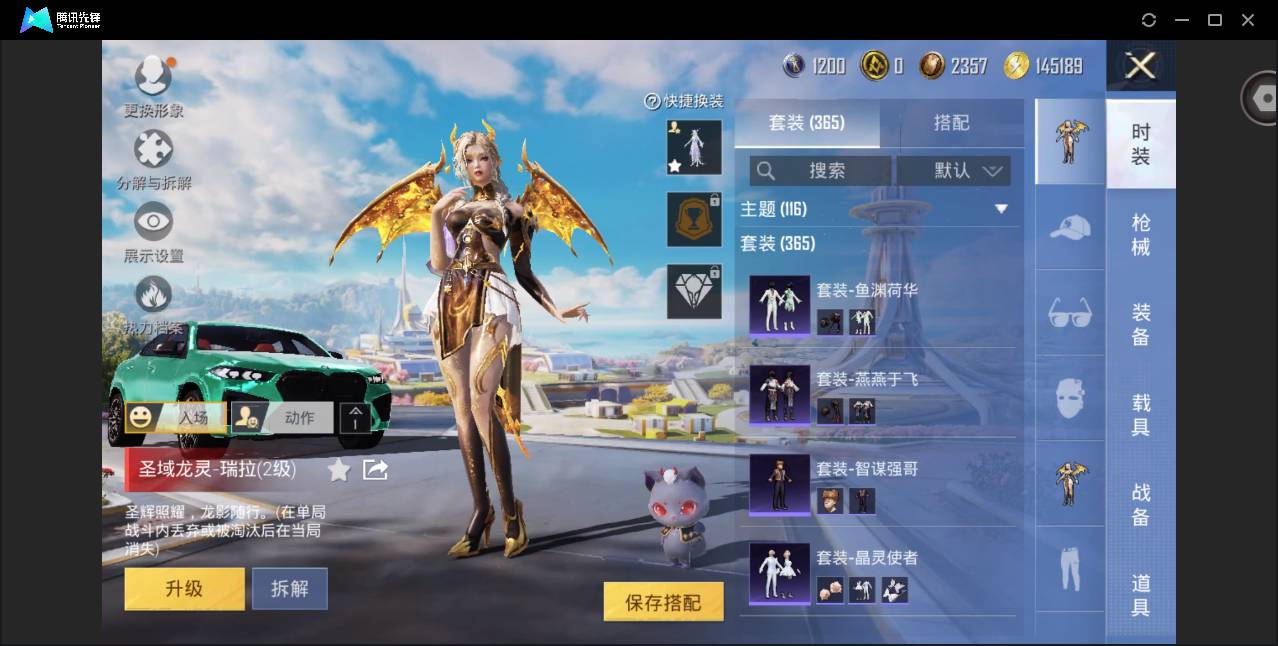Click the 拆解 dismantle button

pyautogui.click(x=289, y=589)
